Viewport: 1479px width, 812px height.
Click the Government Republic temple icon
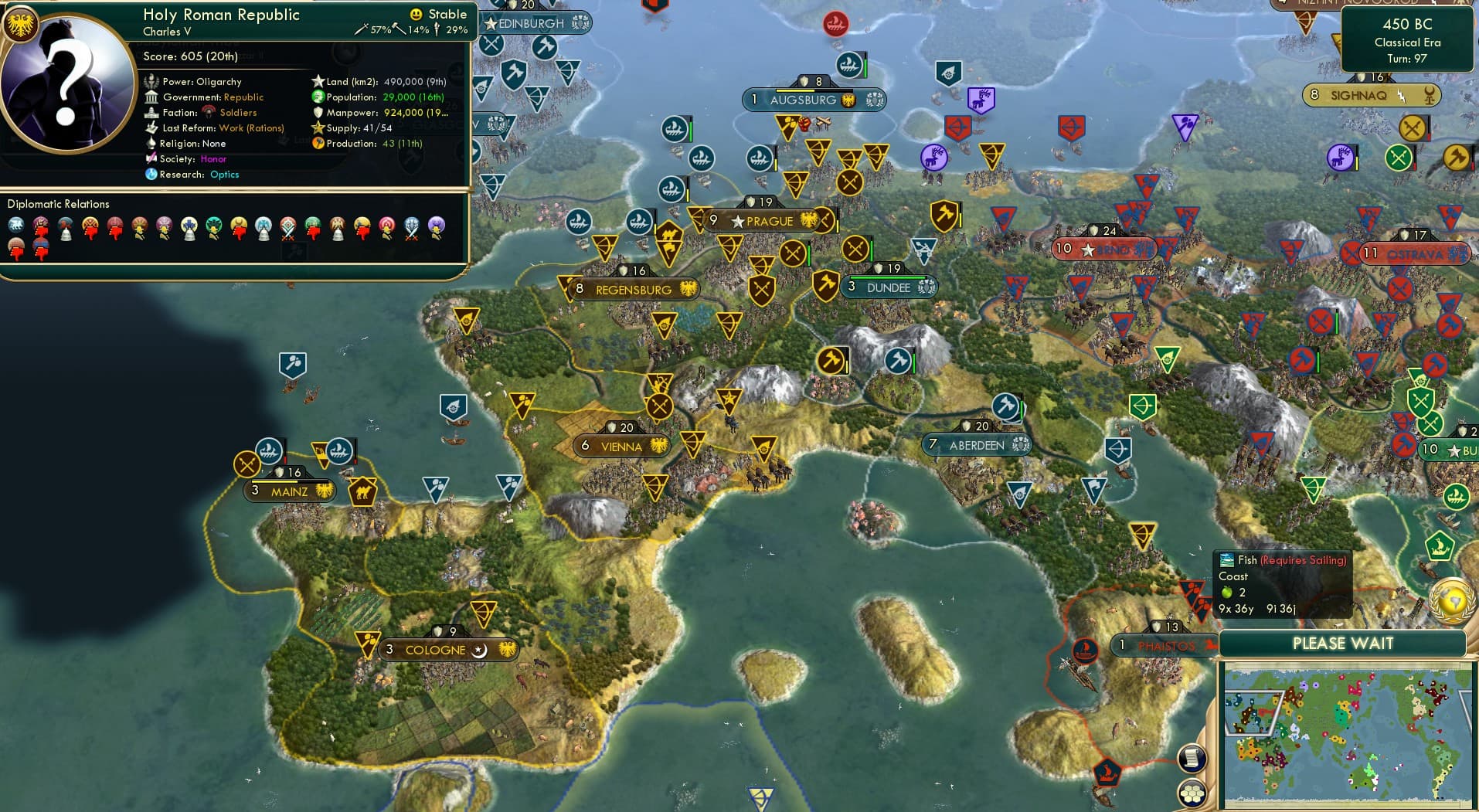(151, 97)
